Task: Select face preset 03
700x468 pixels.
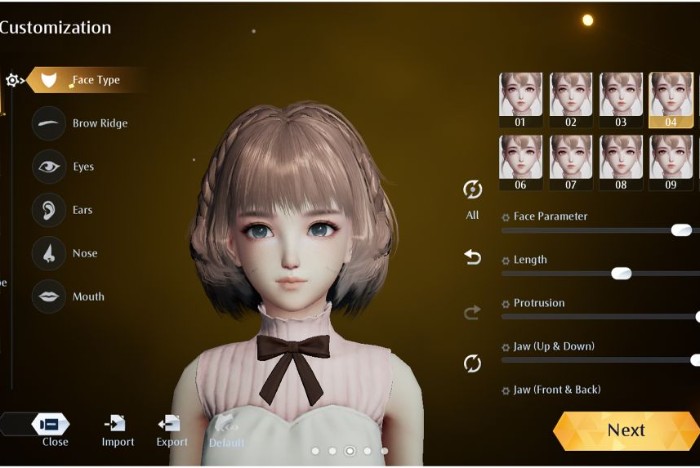Action: pos(621,99)
